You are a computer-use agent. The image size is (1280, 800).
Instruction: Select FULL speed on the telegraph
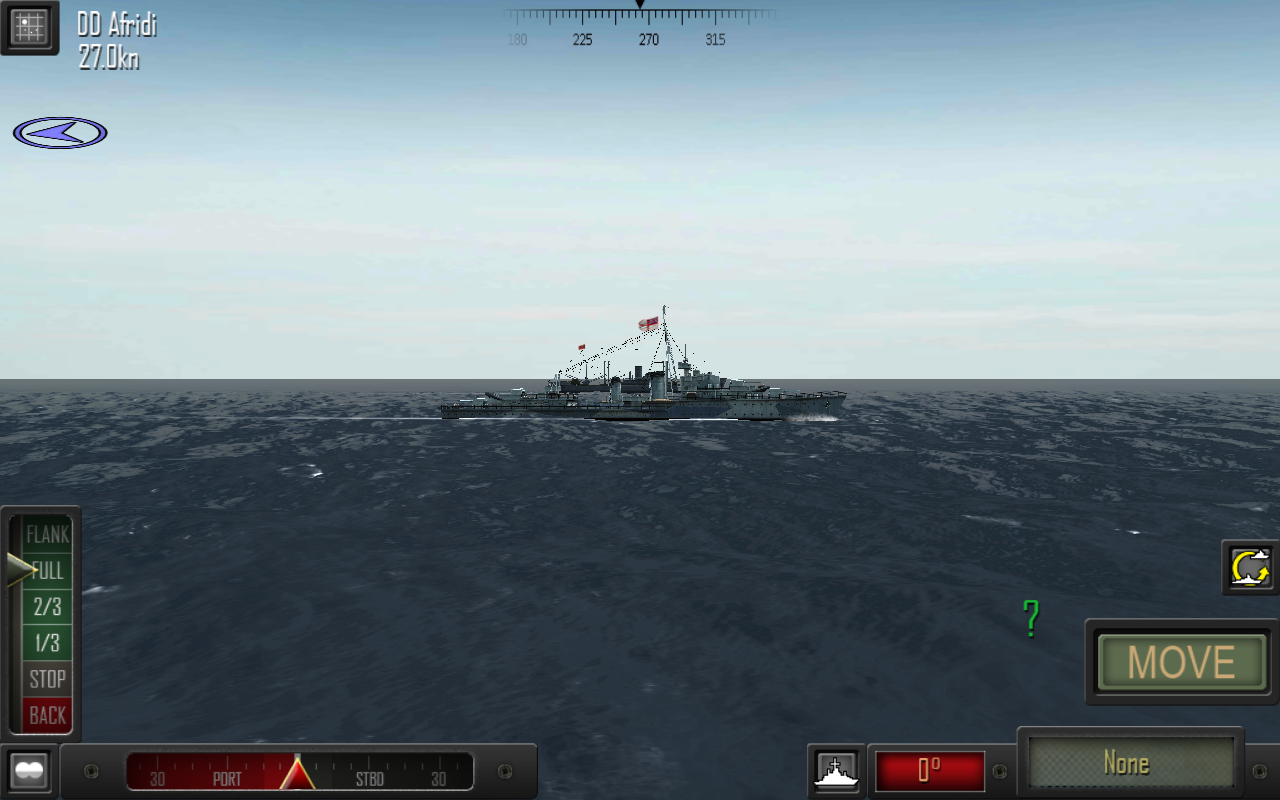pyautogui.click(x=47, y=571)
